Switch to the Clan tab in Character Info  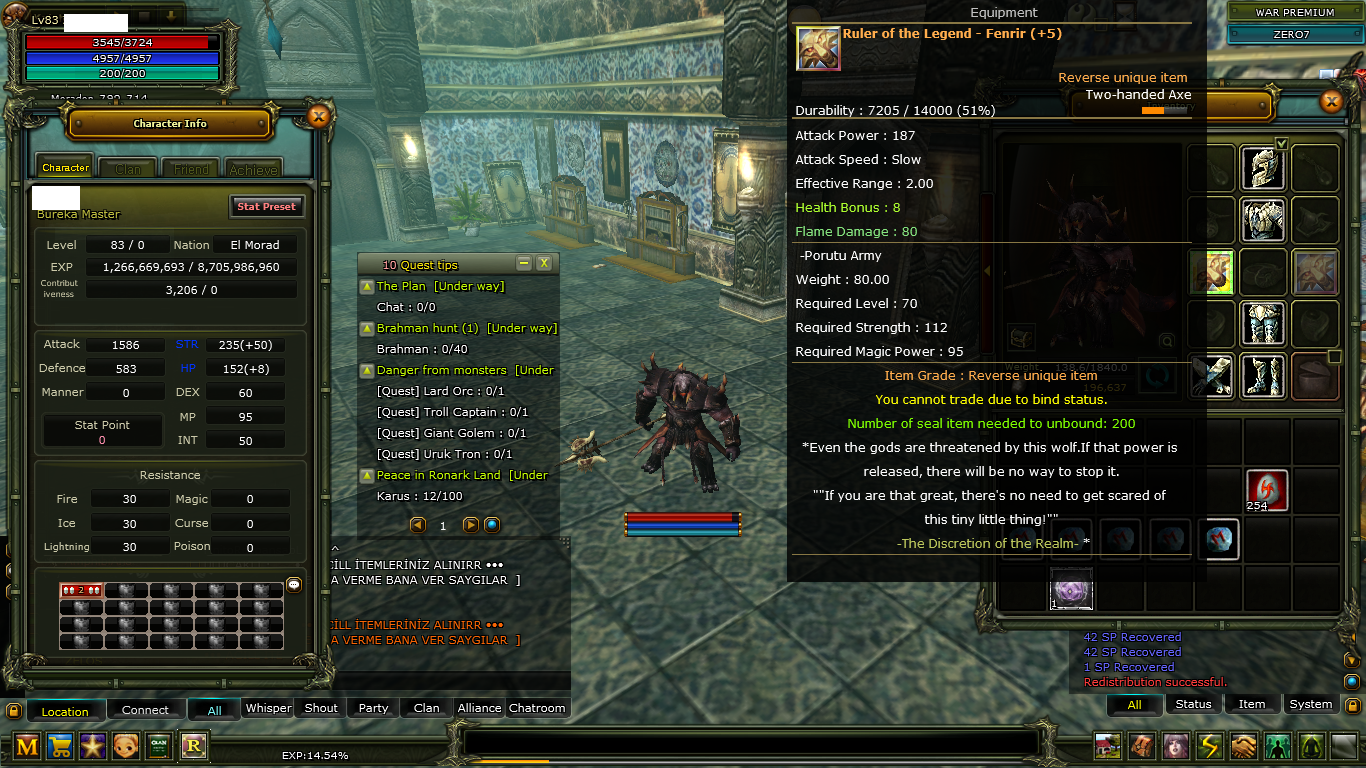click(x=128, y=169)
